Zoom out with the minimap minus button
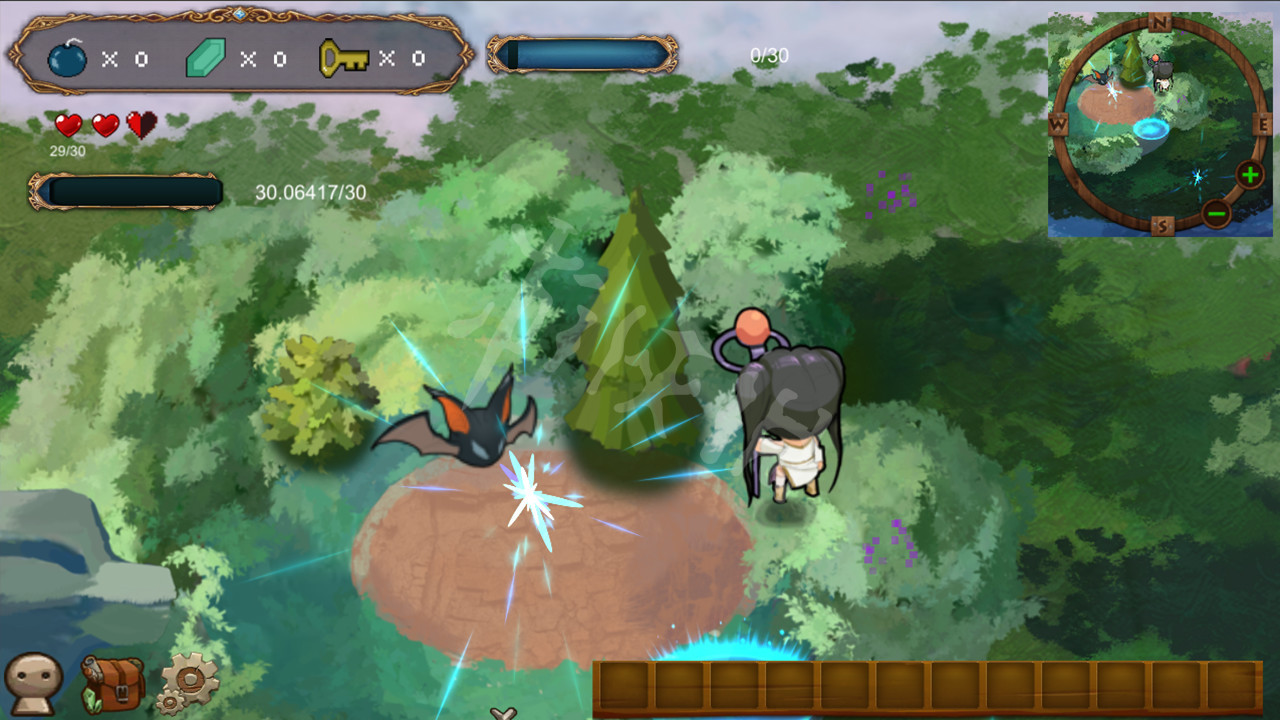The width and height of the screenshot is (1280, 720). pos(1216,213)
